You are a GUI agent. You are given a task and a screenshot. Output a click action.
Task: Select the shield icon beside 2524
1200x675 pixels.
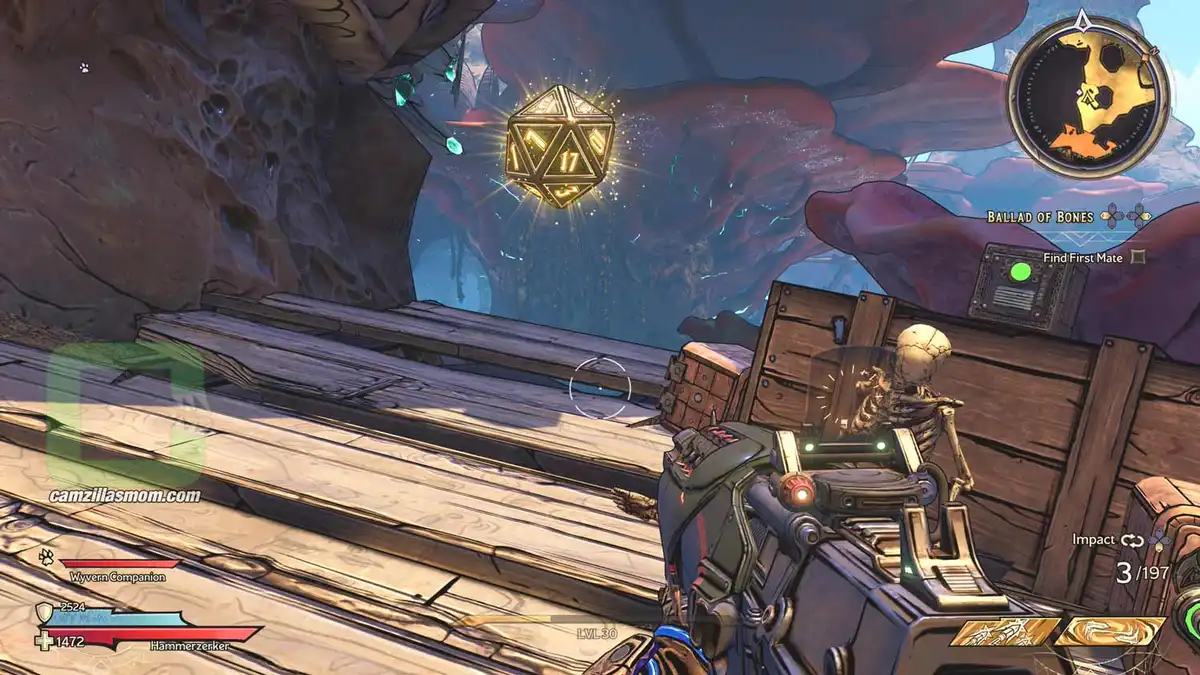43,612
